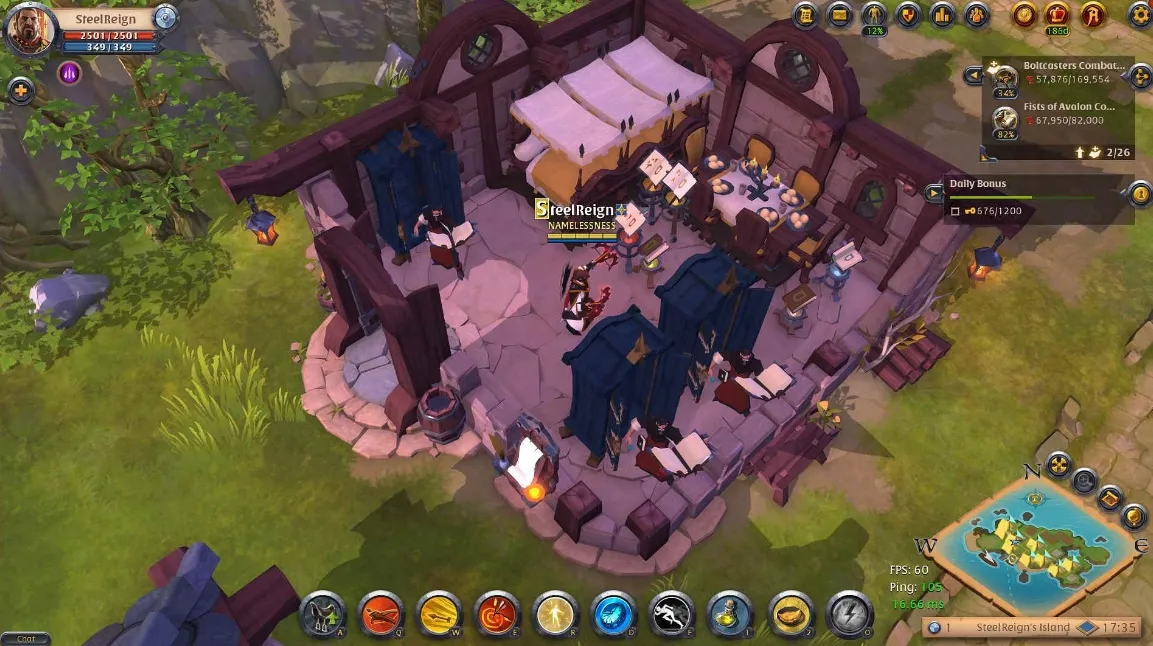Eat the food item in the hotbar
1153x646 pixels.
(789, 613)
